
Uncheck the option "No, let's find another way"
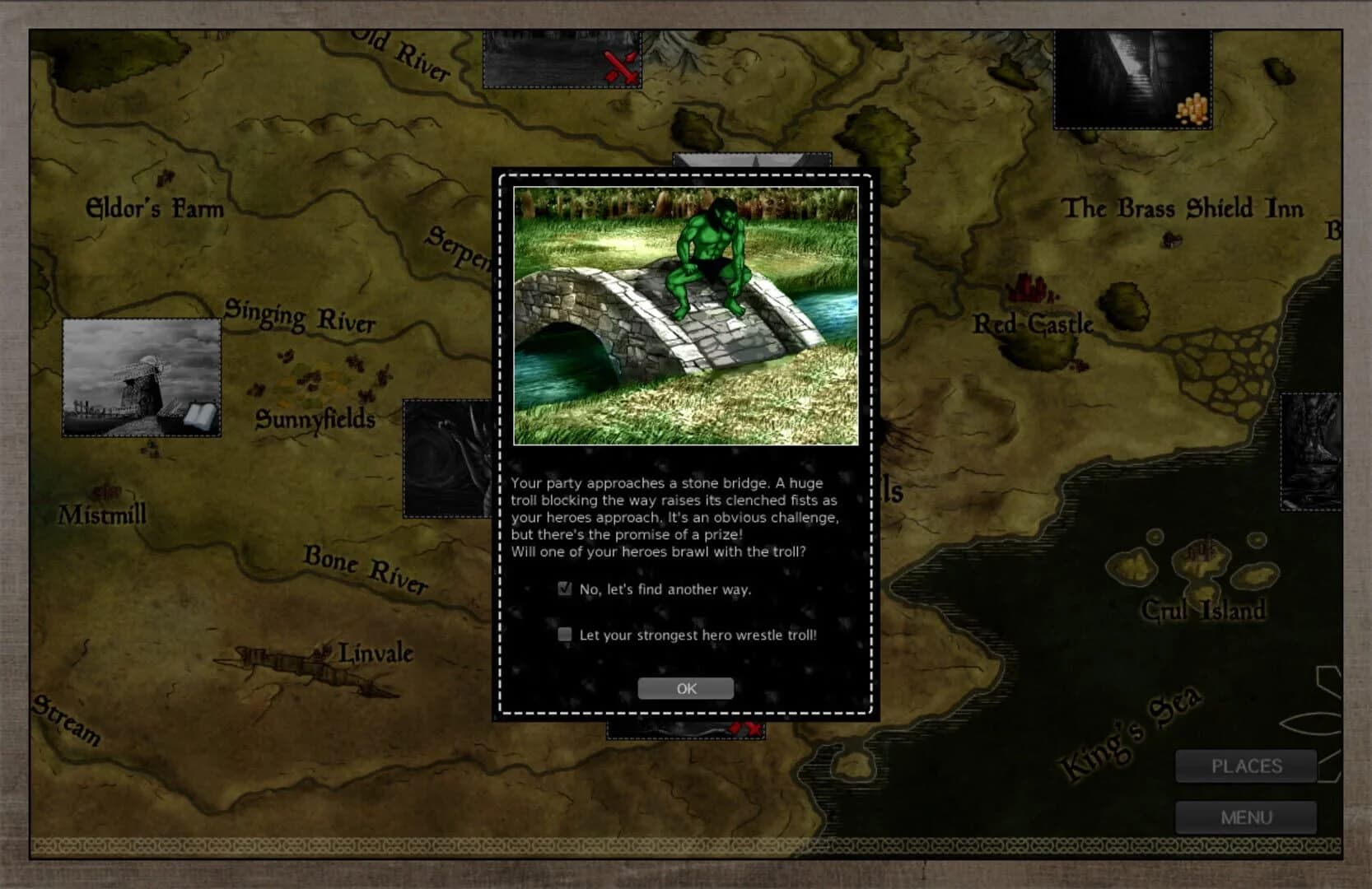click(564, 589)
